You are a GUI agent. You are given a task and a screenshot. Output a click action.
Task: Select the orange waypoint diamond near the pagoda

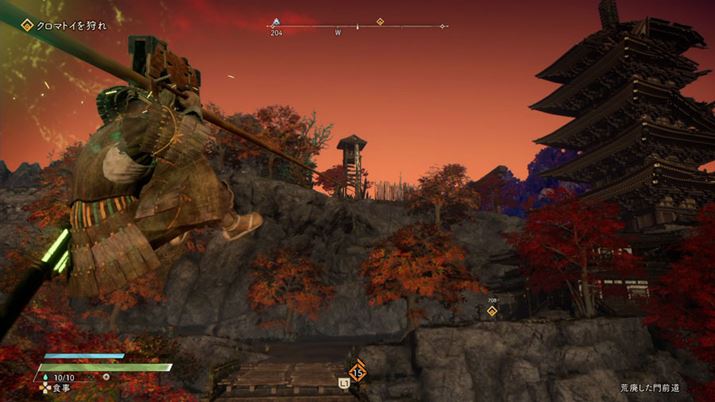[x=492, y=311]
